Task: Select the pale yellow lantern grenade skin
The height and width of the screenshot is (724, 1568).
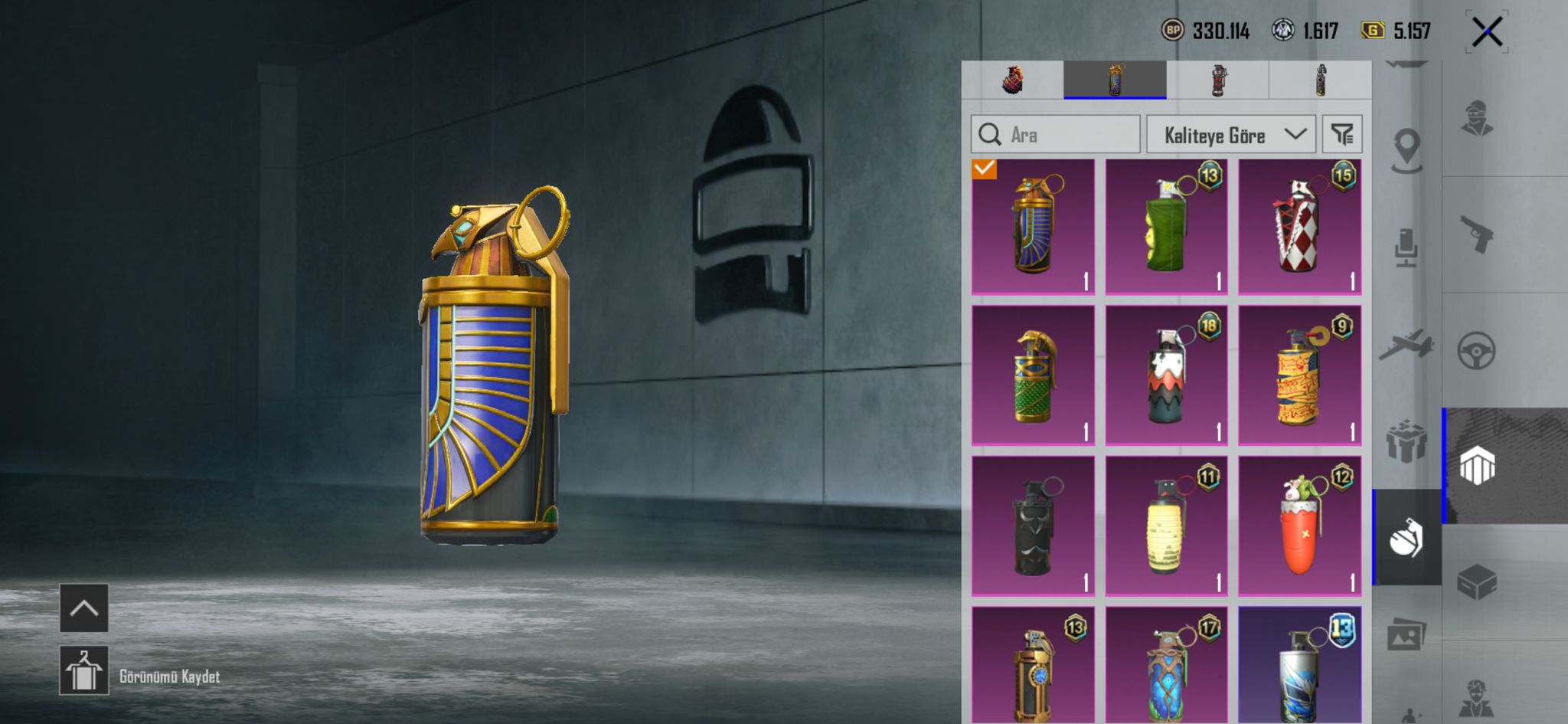Action: tap(1166, 526)
